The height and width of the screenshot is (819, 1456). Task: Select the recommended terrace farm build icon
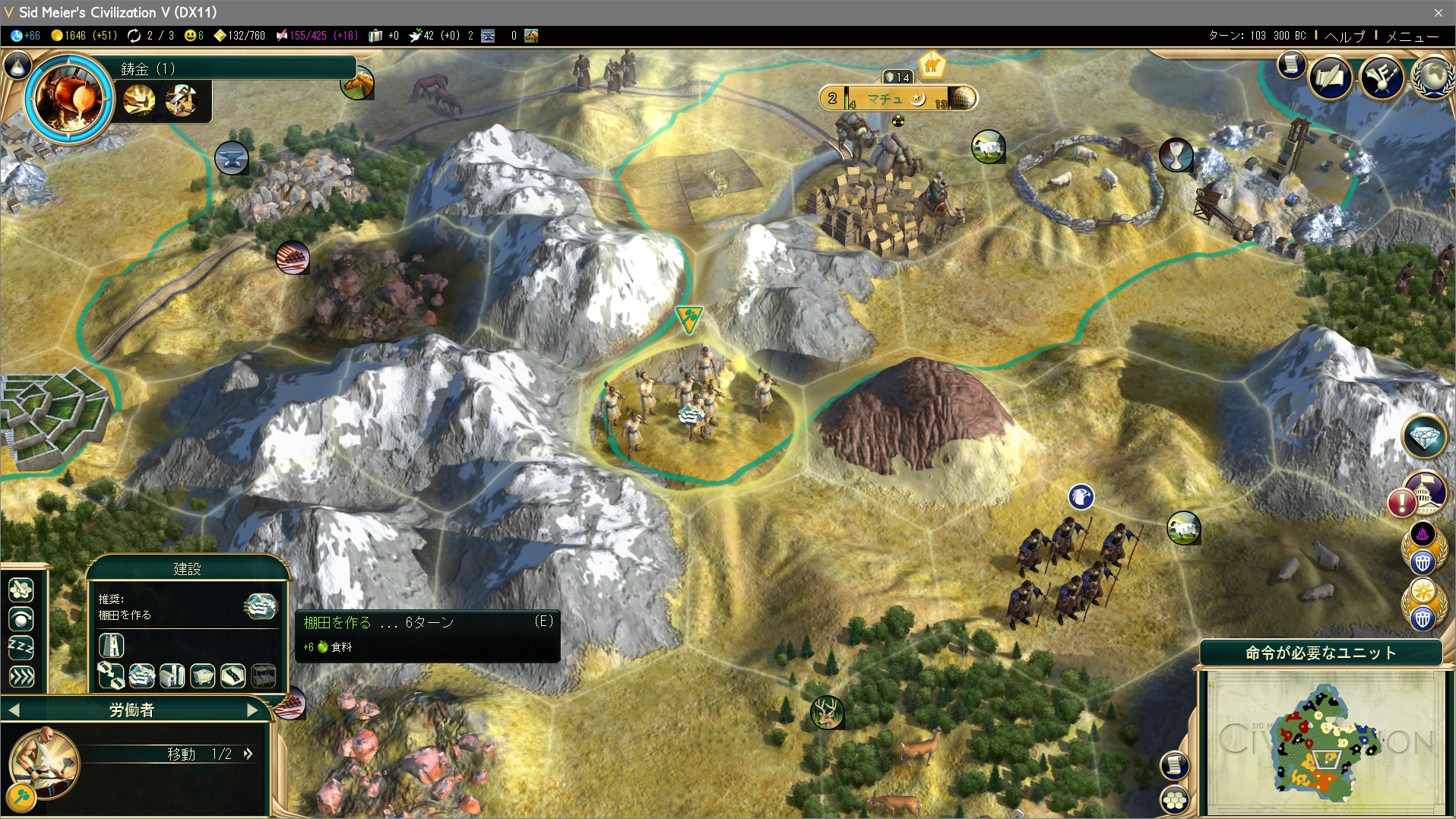tap(260, 606)
